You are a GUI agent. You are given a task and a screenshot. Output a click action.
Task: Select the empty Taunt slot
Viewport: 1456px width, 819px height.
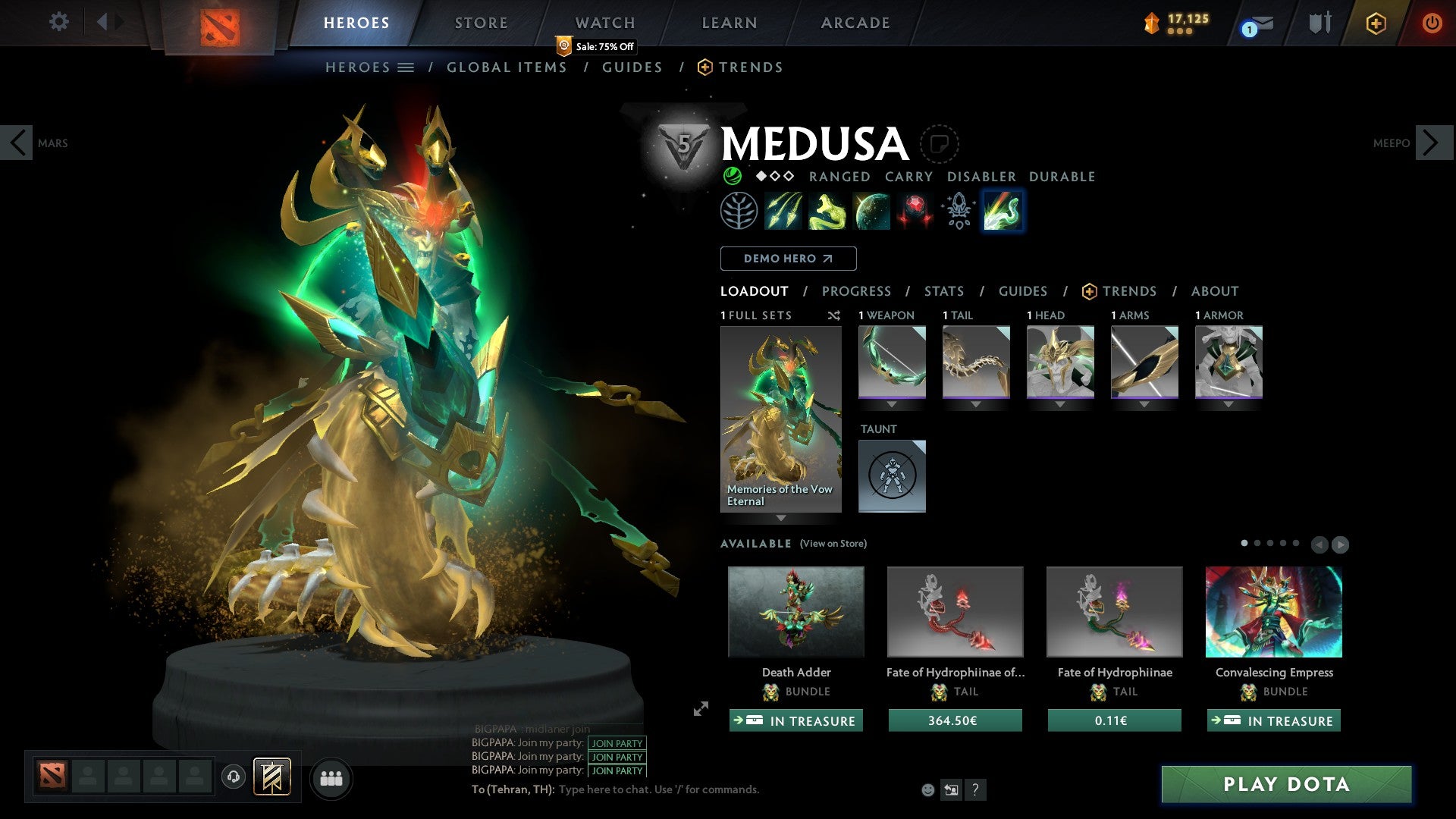click(892, 475)
